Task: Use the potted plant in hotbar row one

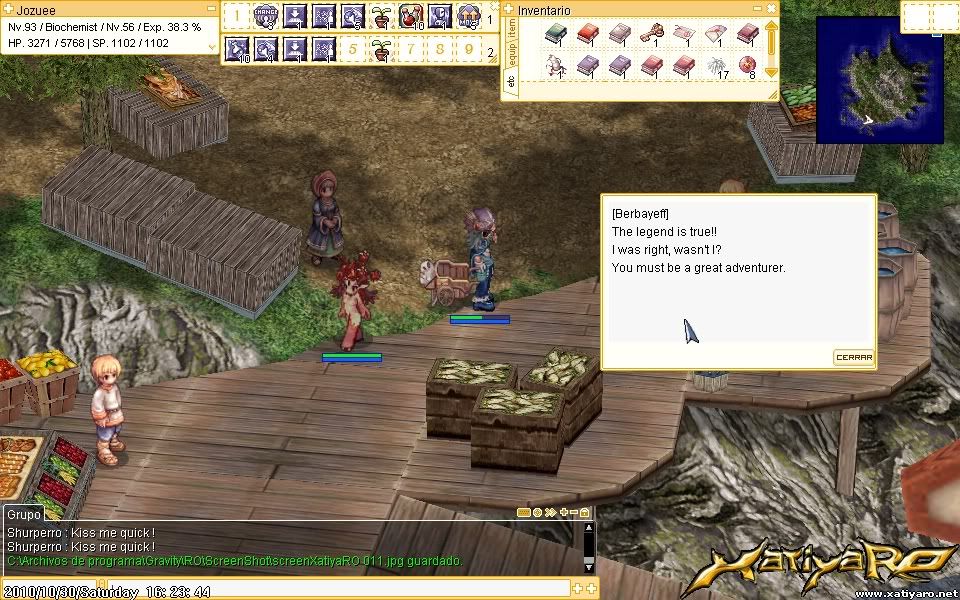Action: (381, 16)
